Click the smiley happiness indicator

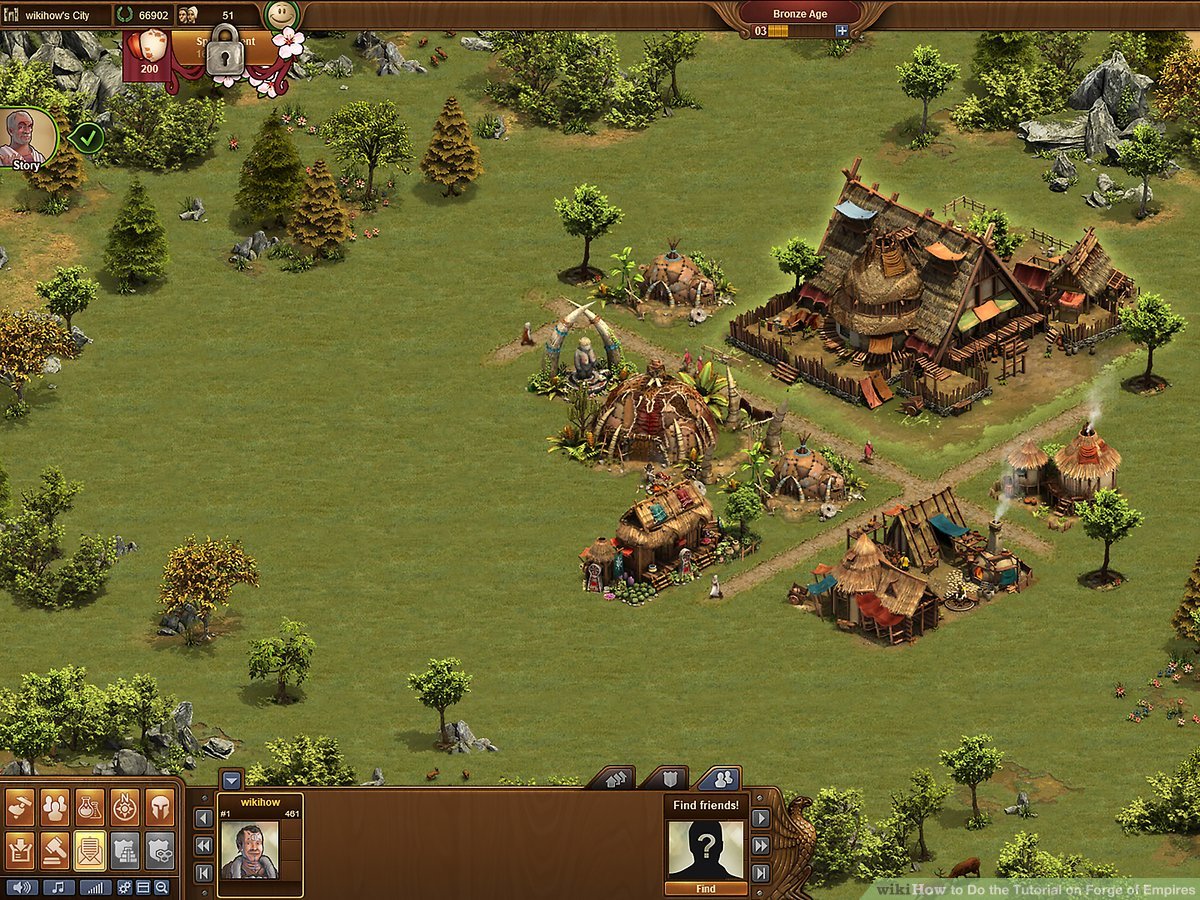tap(283, 16)
